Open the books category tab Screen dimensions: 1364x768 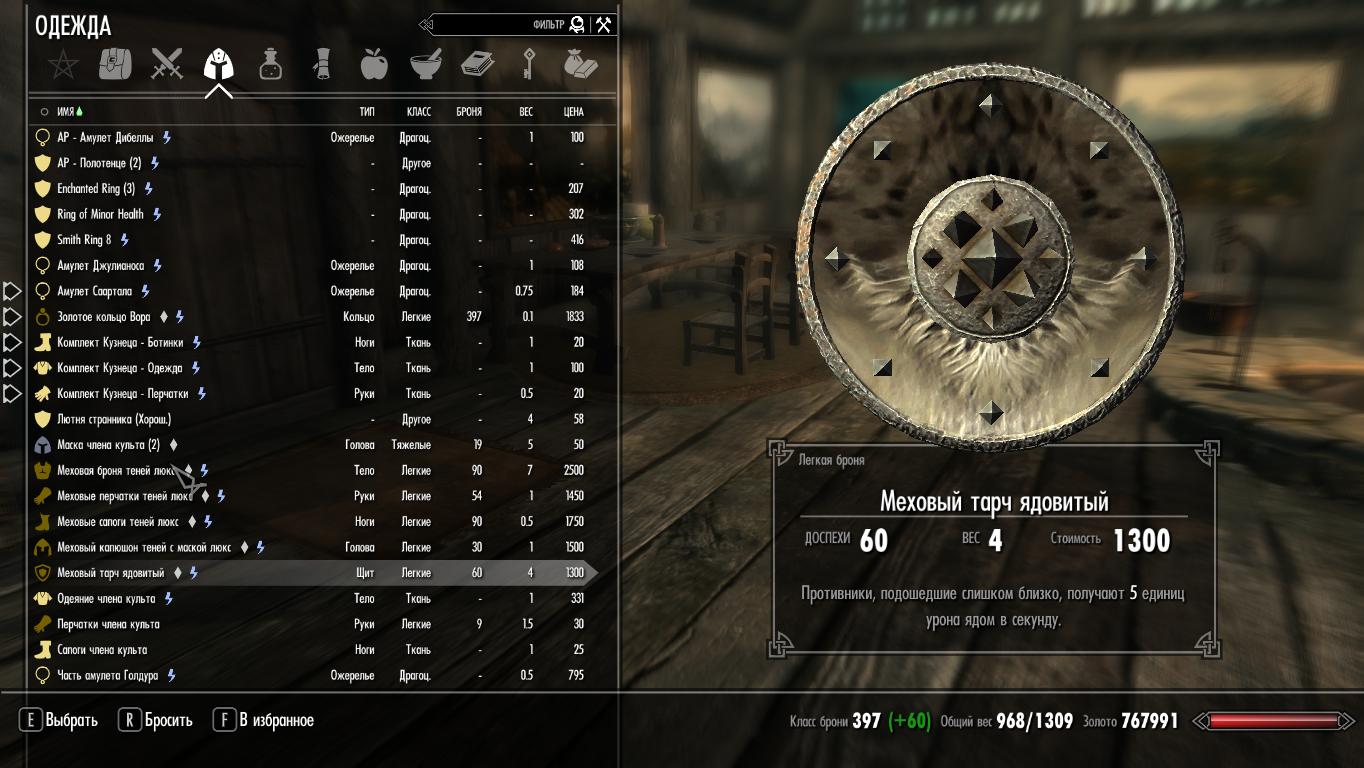(477, 65)
